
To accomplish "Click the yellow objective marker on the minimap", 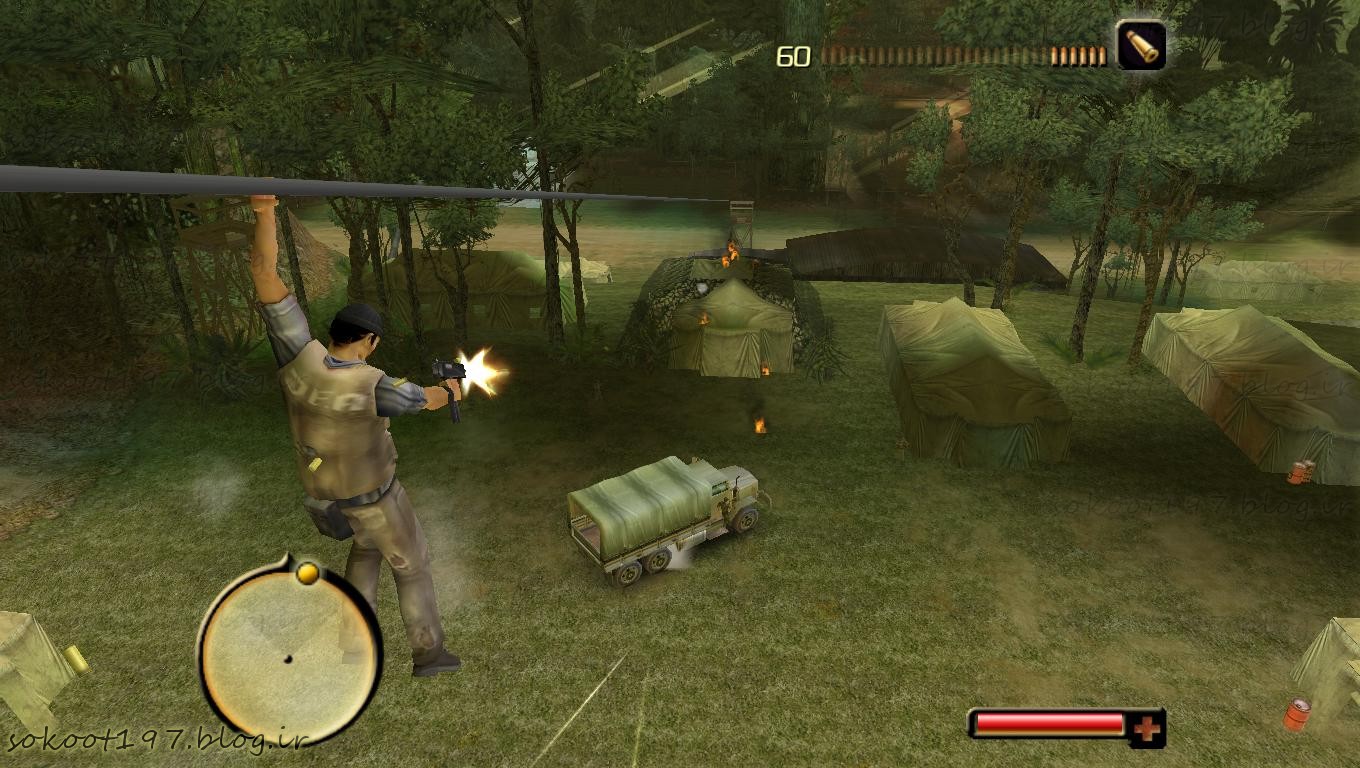I will (308, 573).
